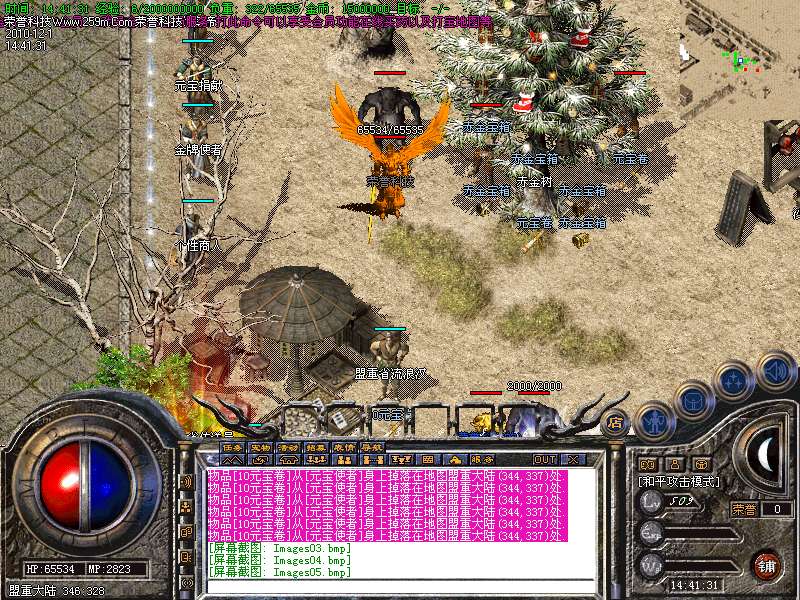Toggle the top chat channel side icon
This screenshot has width=800, height=600.
coord(187,482)
